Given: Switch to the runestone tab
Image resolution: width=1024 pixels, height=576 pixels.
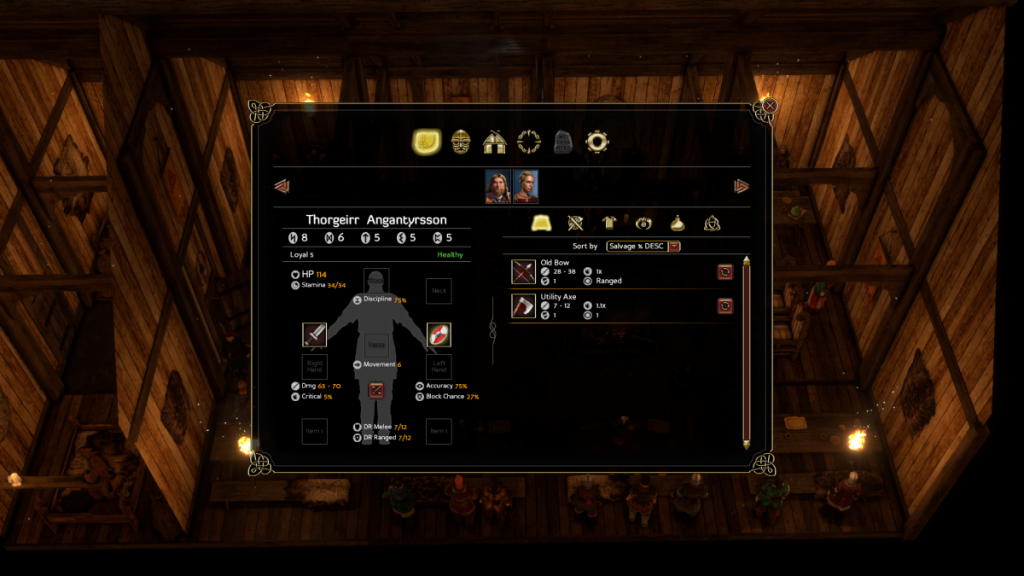Looking at the screenshot, I should [x=563, y=142].
